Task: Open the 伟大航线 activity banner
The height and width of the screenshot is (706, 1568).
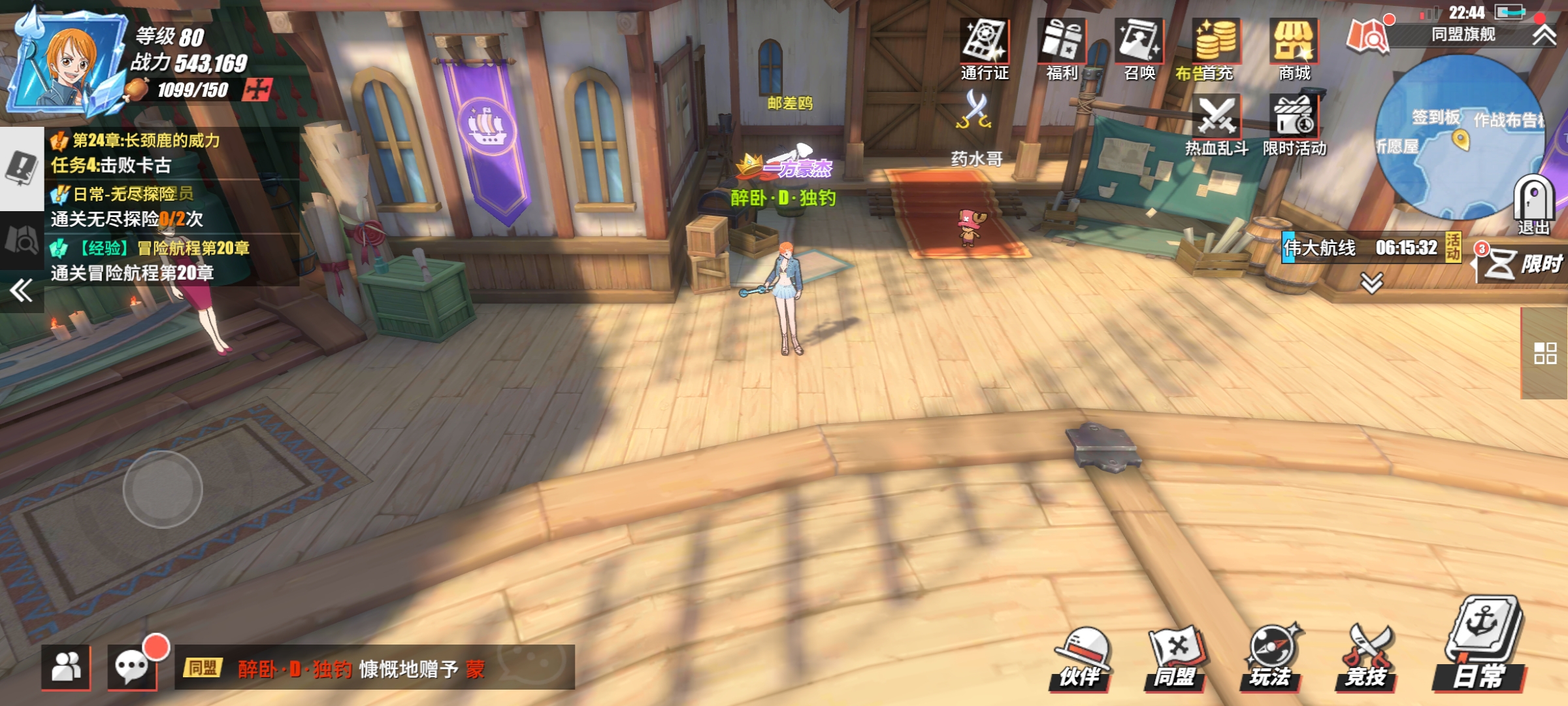Action: 1365,248
